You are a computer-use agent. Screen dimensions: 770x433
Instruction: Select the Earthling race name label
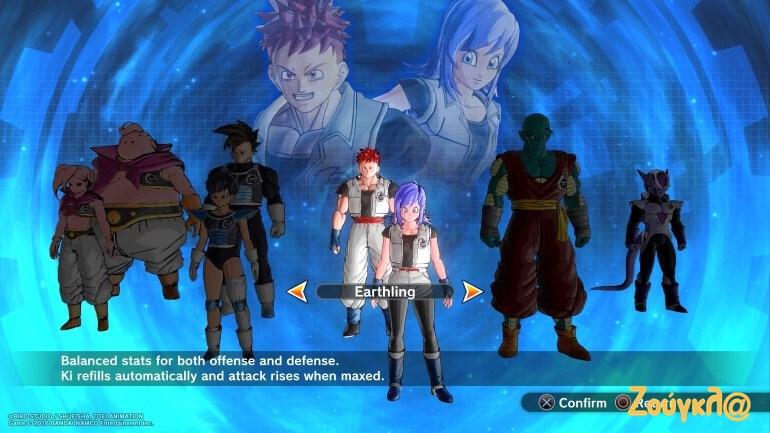click(384, 292)
